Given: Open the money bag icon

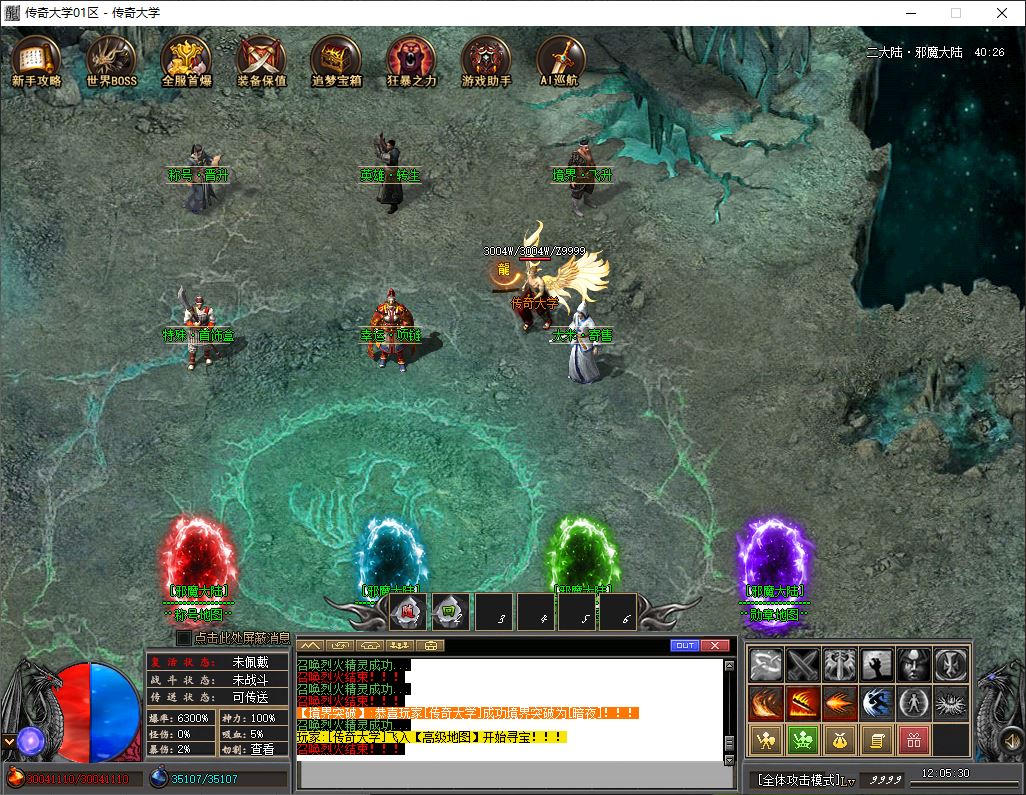Looking at the screenshot, I should tap(840, 741).
